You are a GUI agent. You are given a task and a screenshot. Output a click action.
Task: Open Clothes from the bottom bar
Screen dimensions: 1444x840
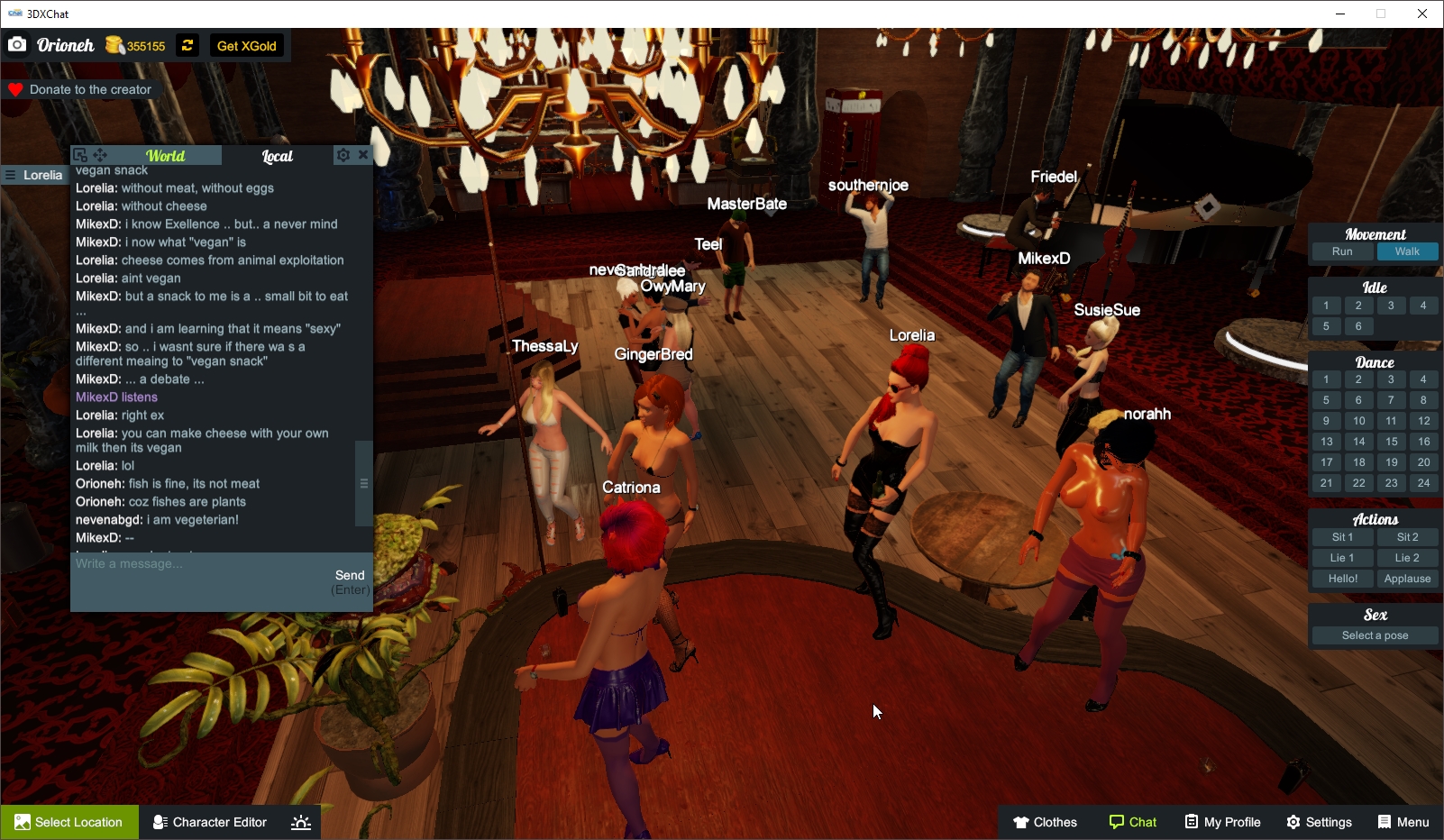tap(1046, 821)
